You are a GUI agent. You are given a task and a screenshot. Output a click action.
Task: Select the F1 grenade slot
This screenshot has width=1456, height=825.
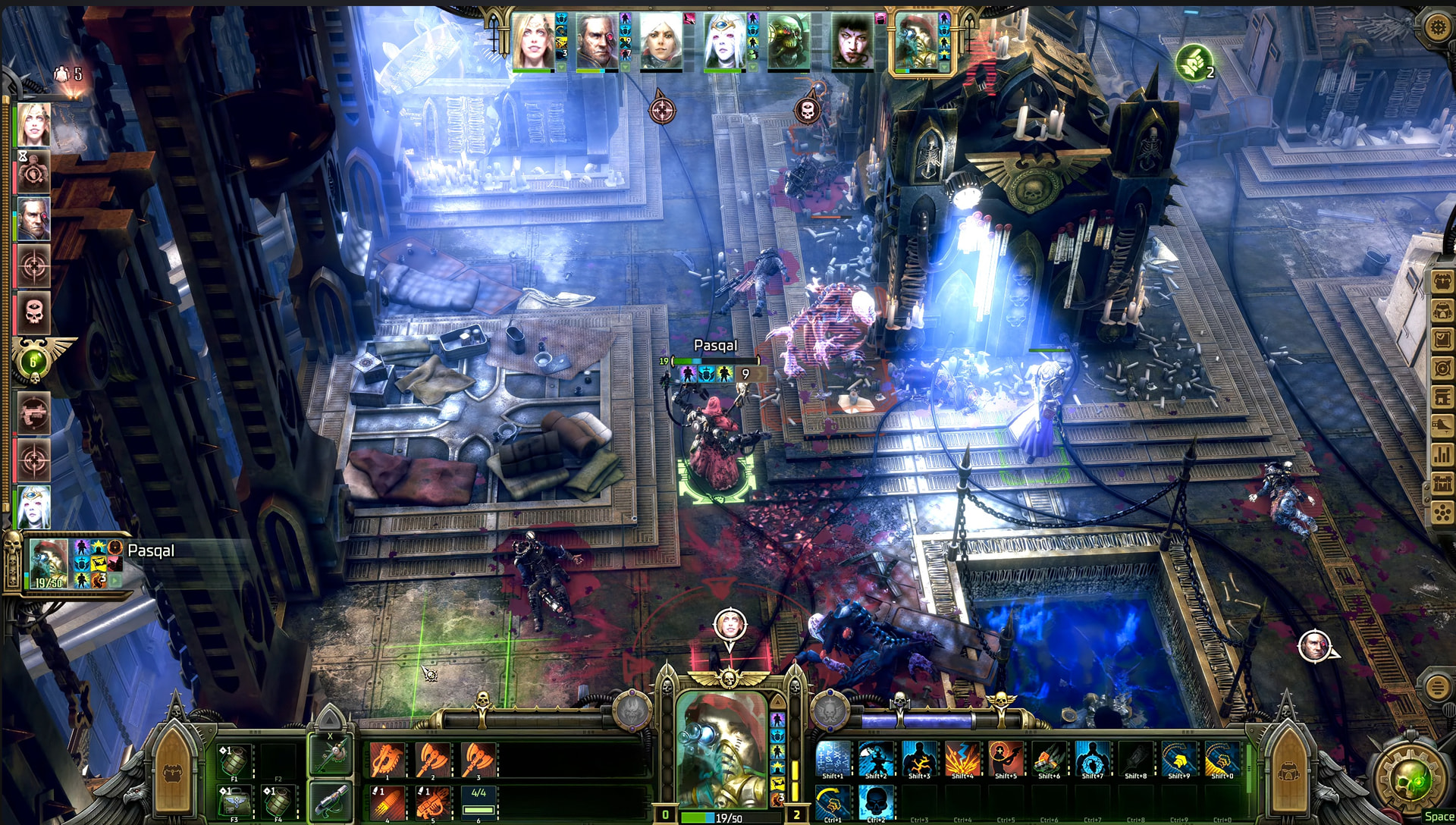(234, 761)
